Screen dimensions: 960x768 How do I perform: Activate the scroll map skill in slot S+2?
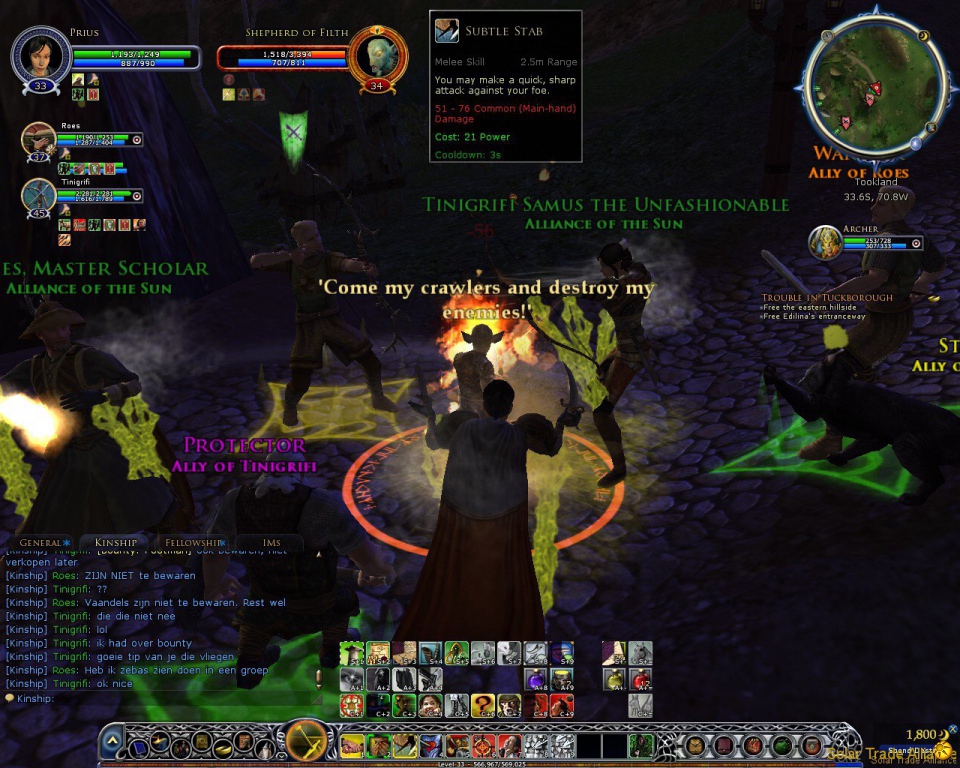pos(378,654)
